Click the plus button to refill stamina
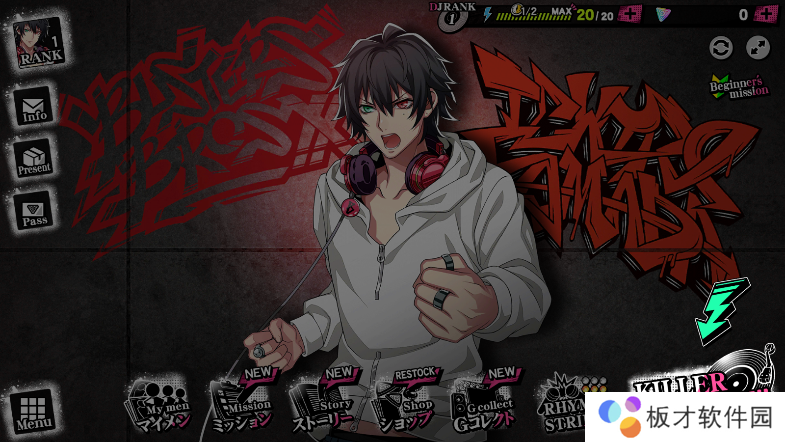 pos(631,14)
